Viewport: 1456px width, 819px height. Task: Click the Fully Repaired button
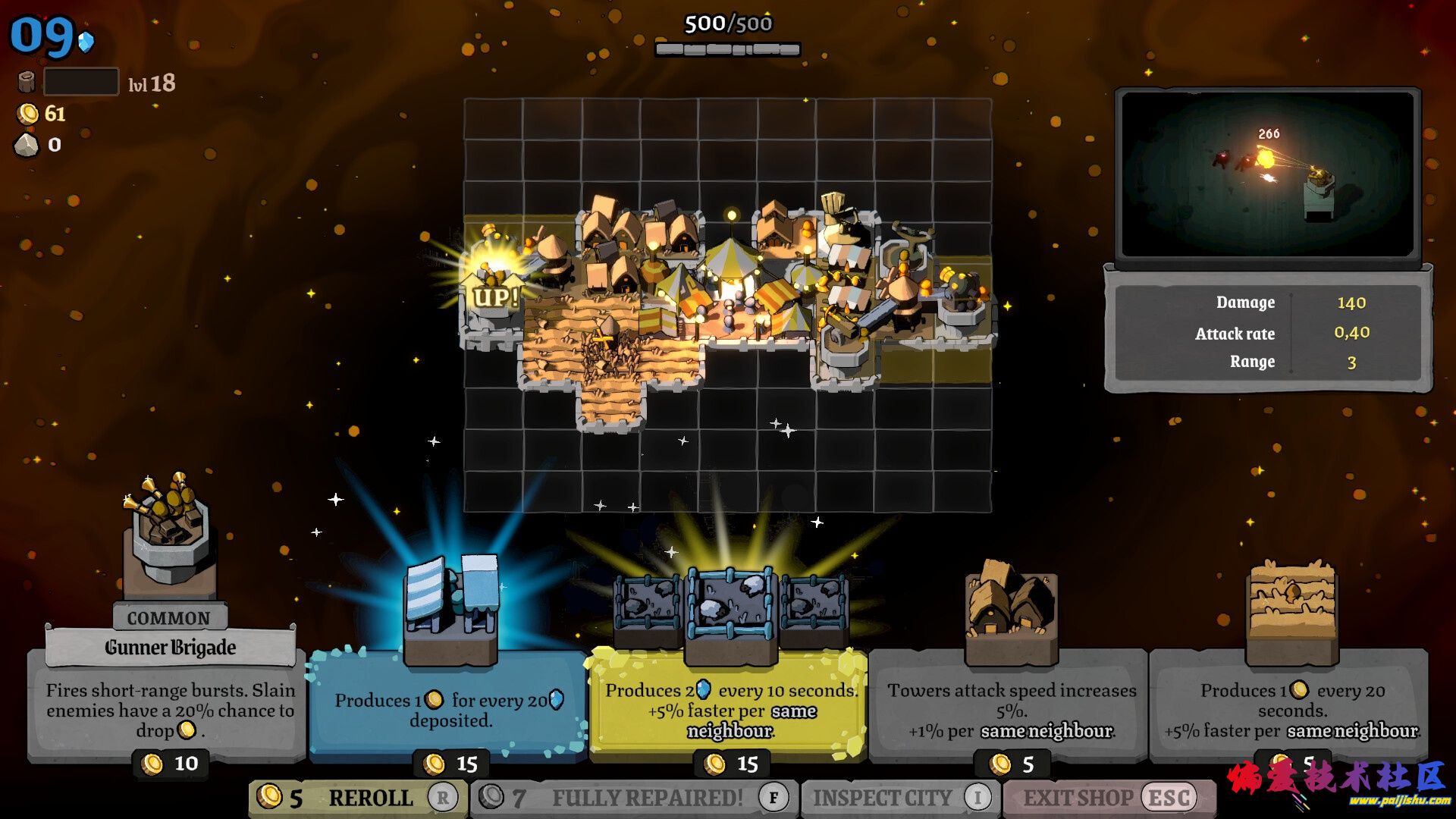coord(634,798)
